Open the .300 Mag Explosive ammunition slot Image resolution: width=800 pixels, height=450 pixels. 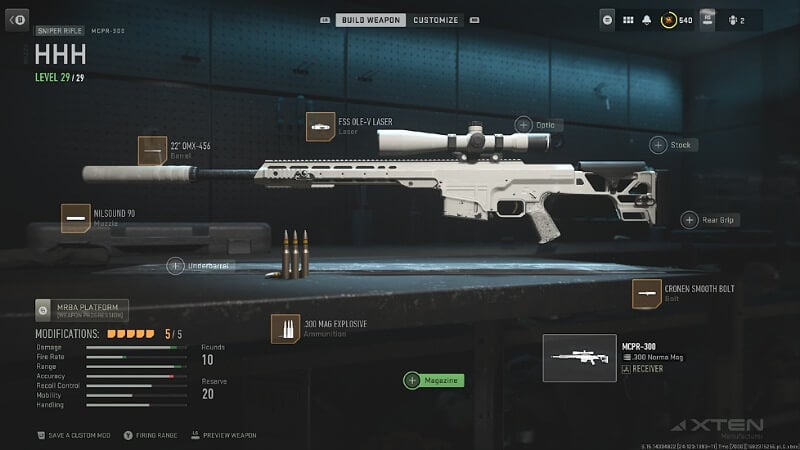tap(285, 329)
